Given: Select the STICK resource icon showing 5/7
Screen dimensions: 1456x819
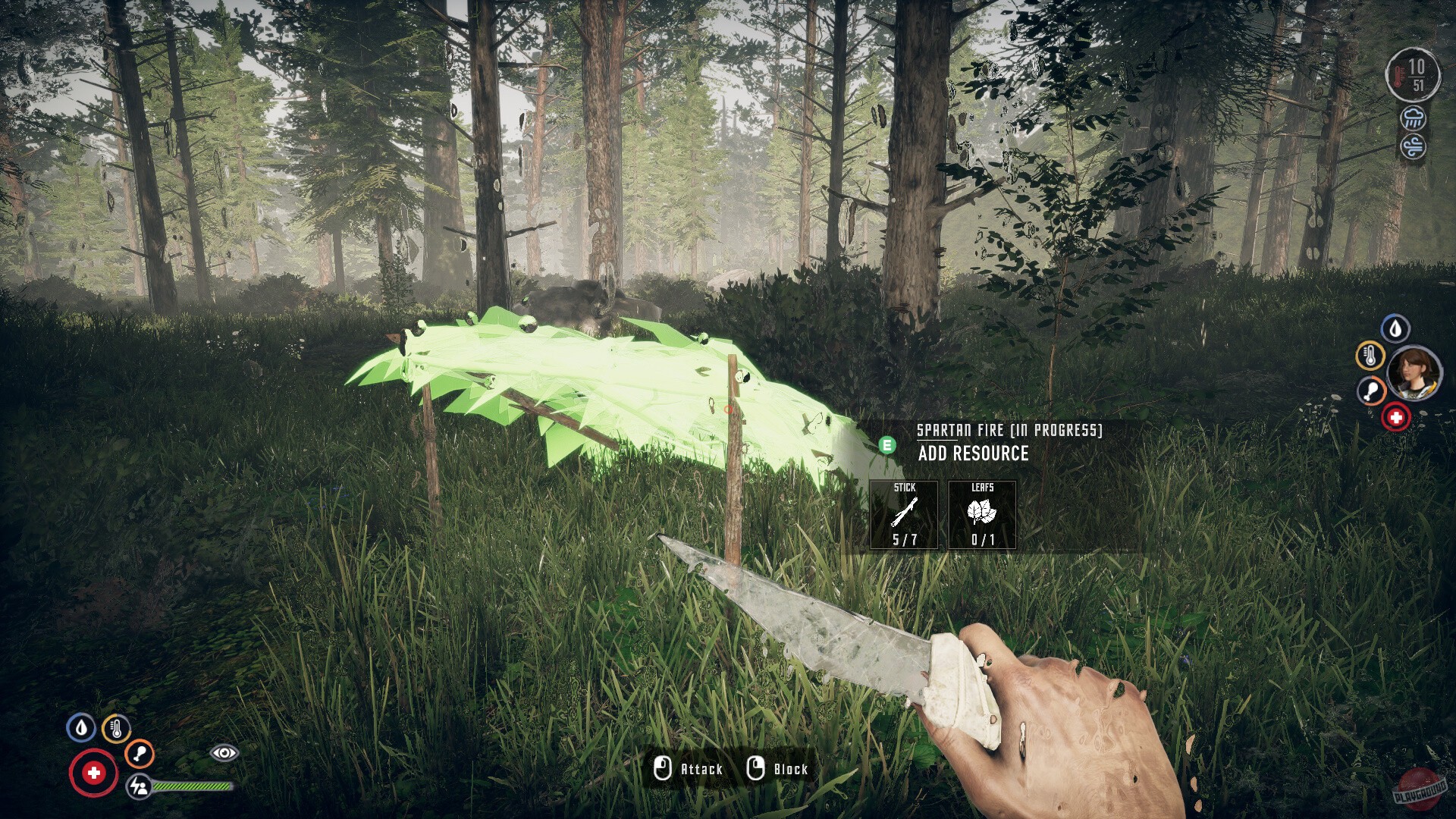Looking at the screenshot, I should (x=904, y=516).
